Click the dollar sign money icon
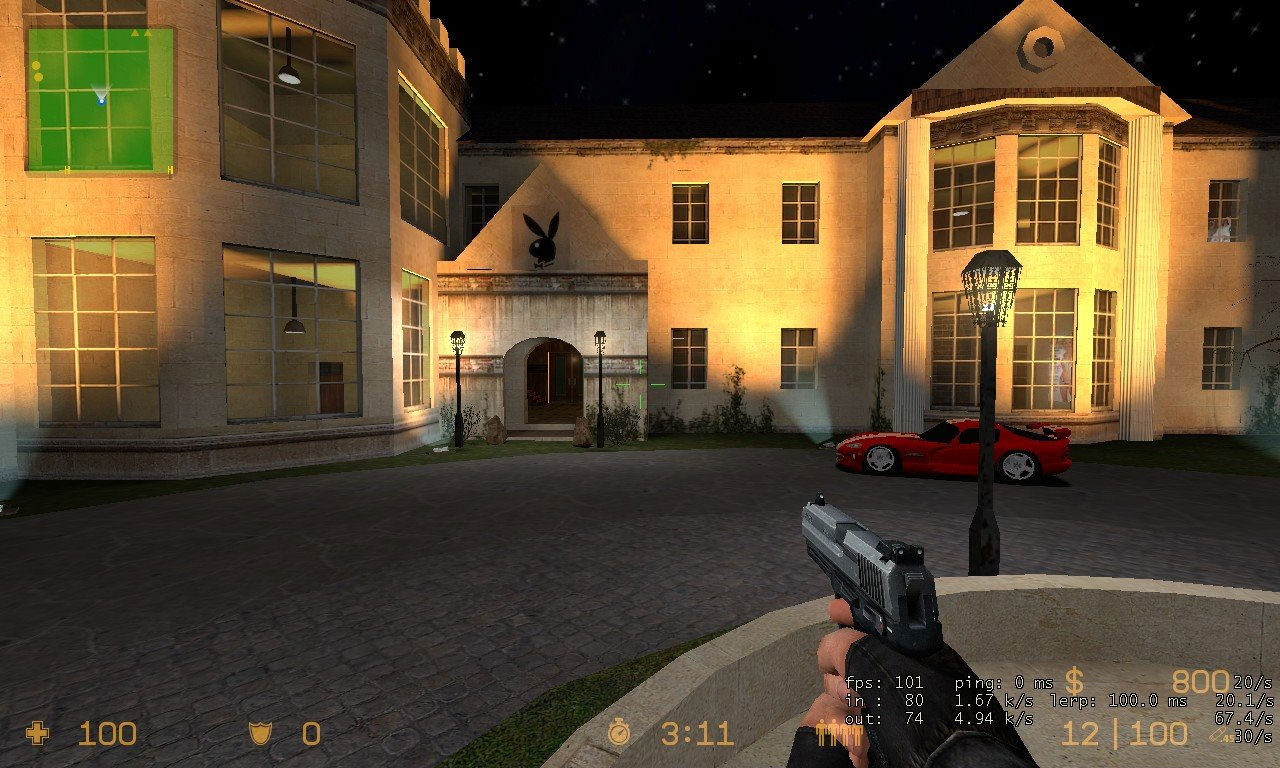 pyautogui.click(x=1074, y=682)
